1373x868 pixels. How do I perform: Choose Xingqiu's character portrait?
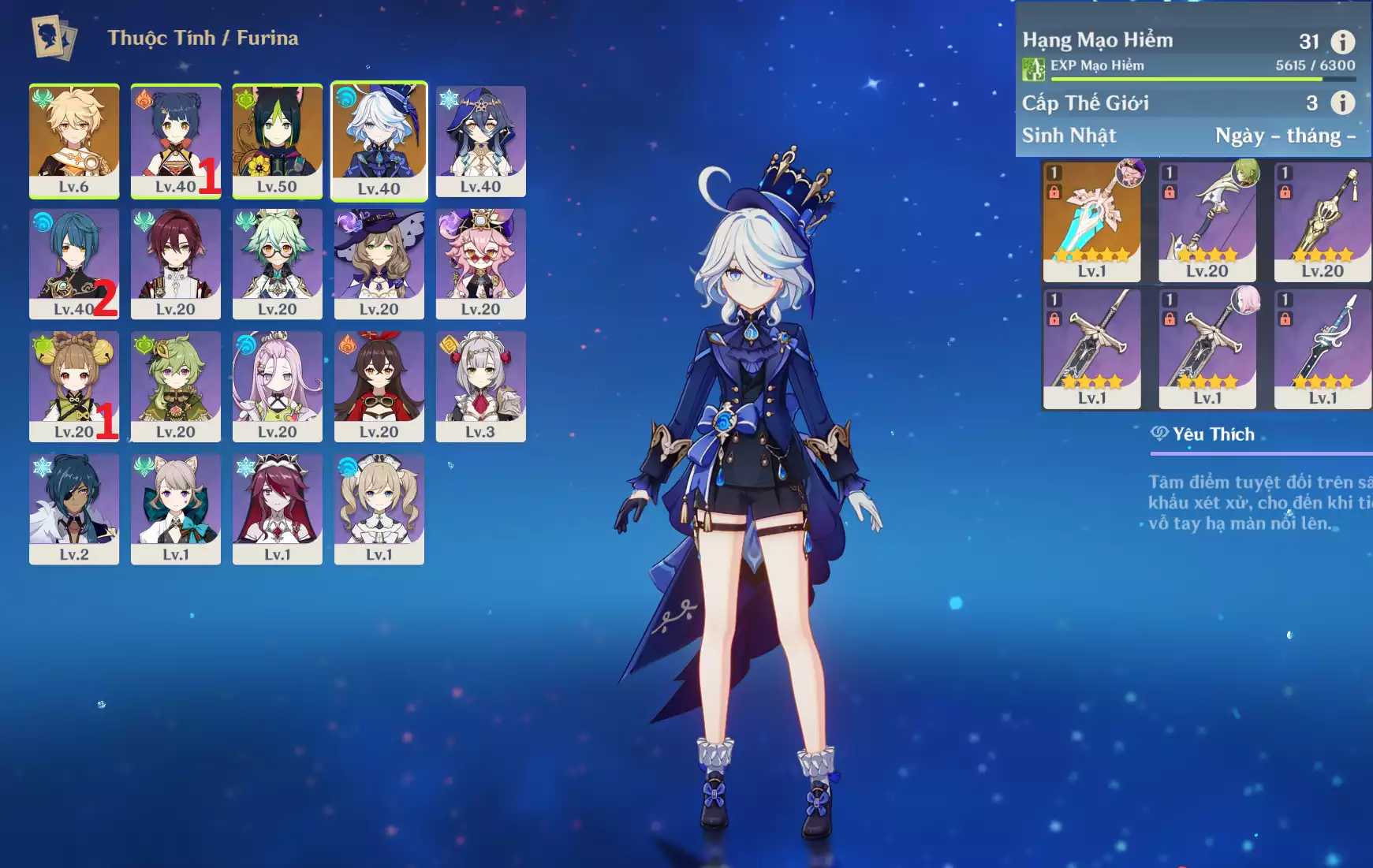click(x=74, y=263)
